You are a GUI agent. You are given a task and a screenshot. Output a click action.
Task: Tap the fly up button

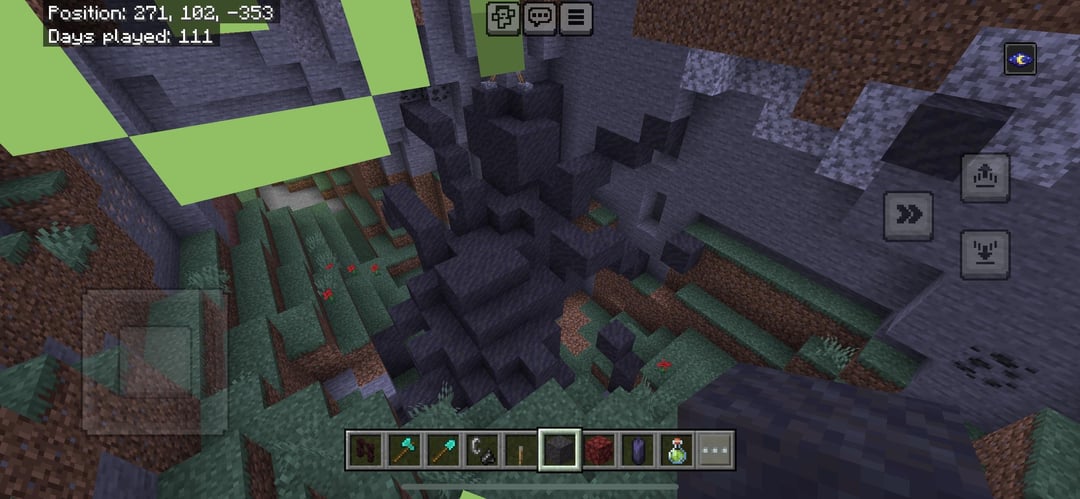tap(985, 178)
